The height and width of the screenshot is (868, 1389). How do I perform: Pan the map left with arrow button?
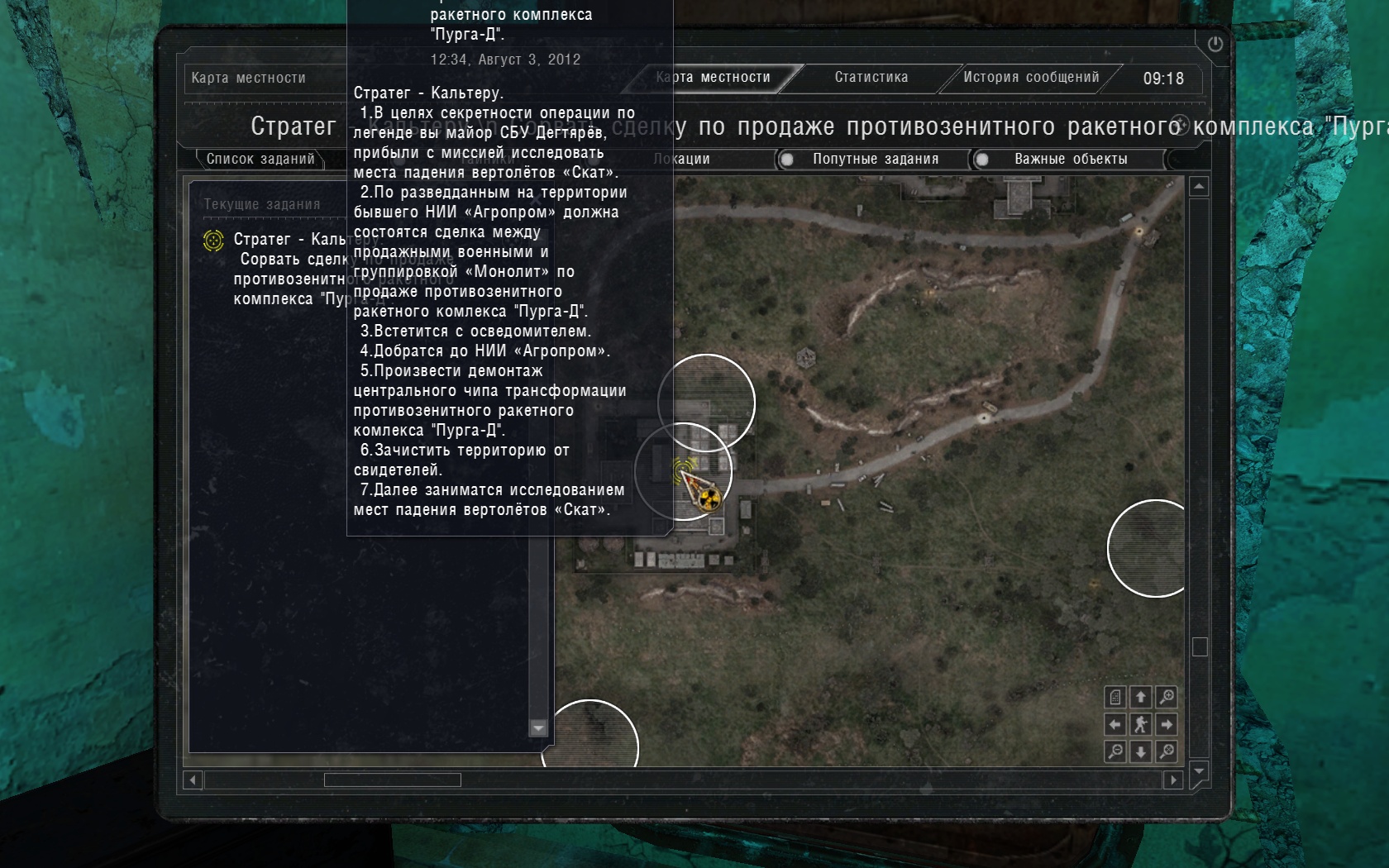tap(1115, 725)
